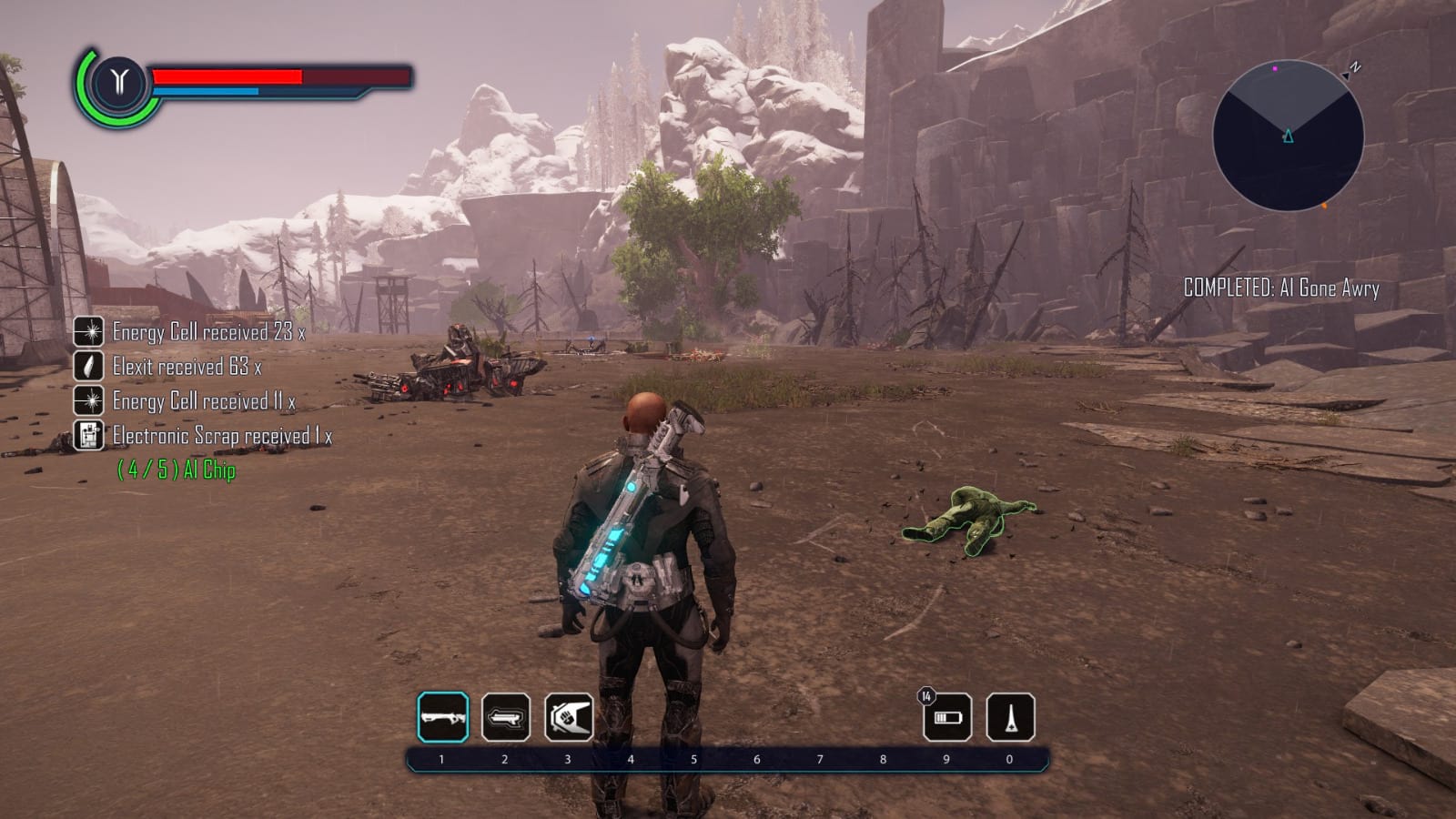Click the Elexit crystal notification icon

(87, 367)
